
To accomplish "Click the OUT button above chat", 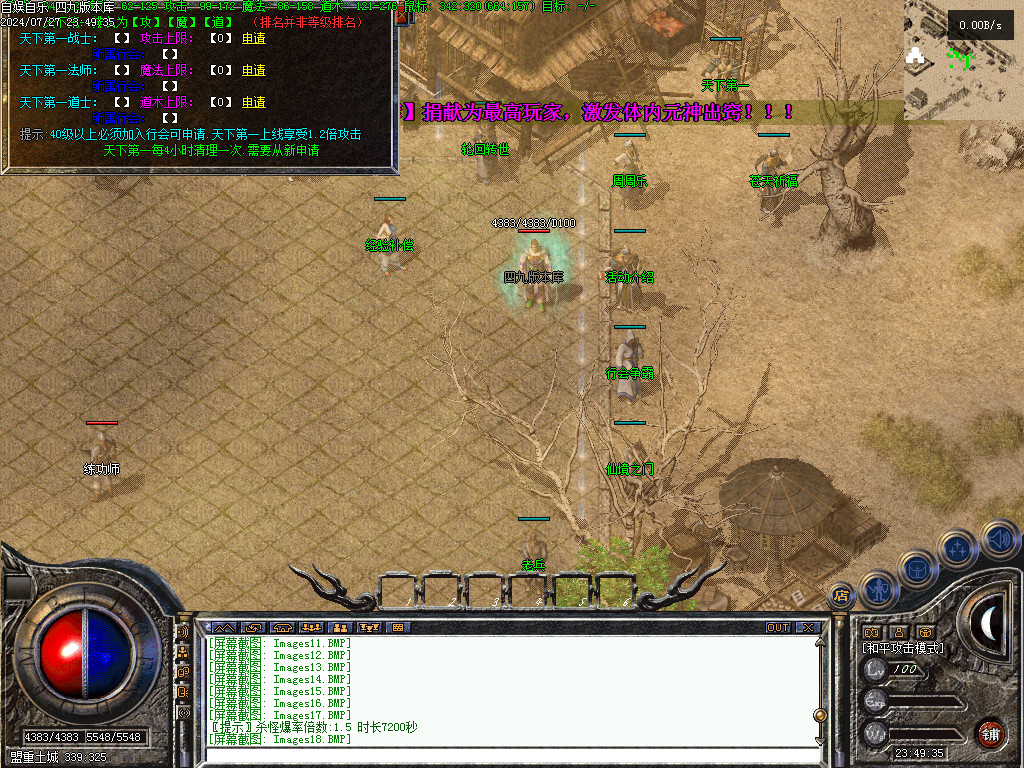I will click(x=777, y=628).
